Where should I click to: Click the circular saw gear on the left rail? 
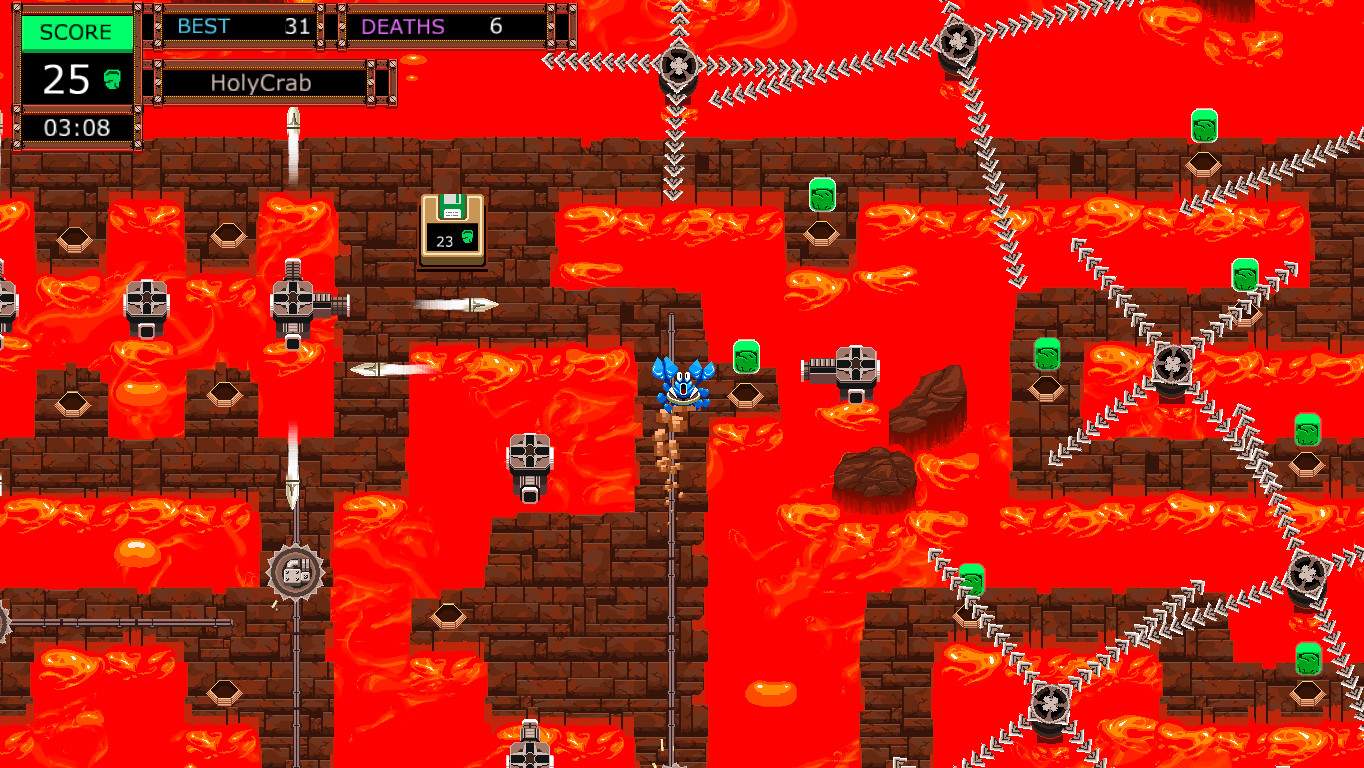coord(294,572)
